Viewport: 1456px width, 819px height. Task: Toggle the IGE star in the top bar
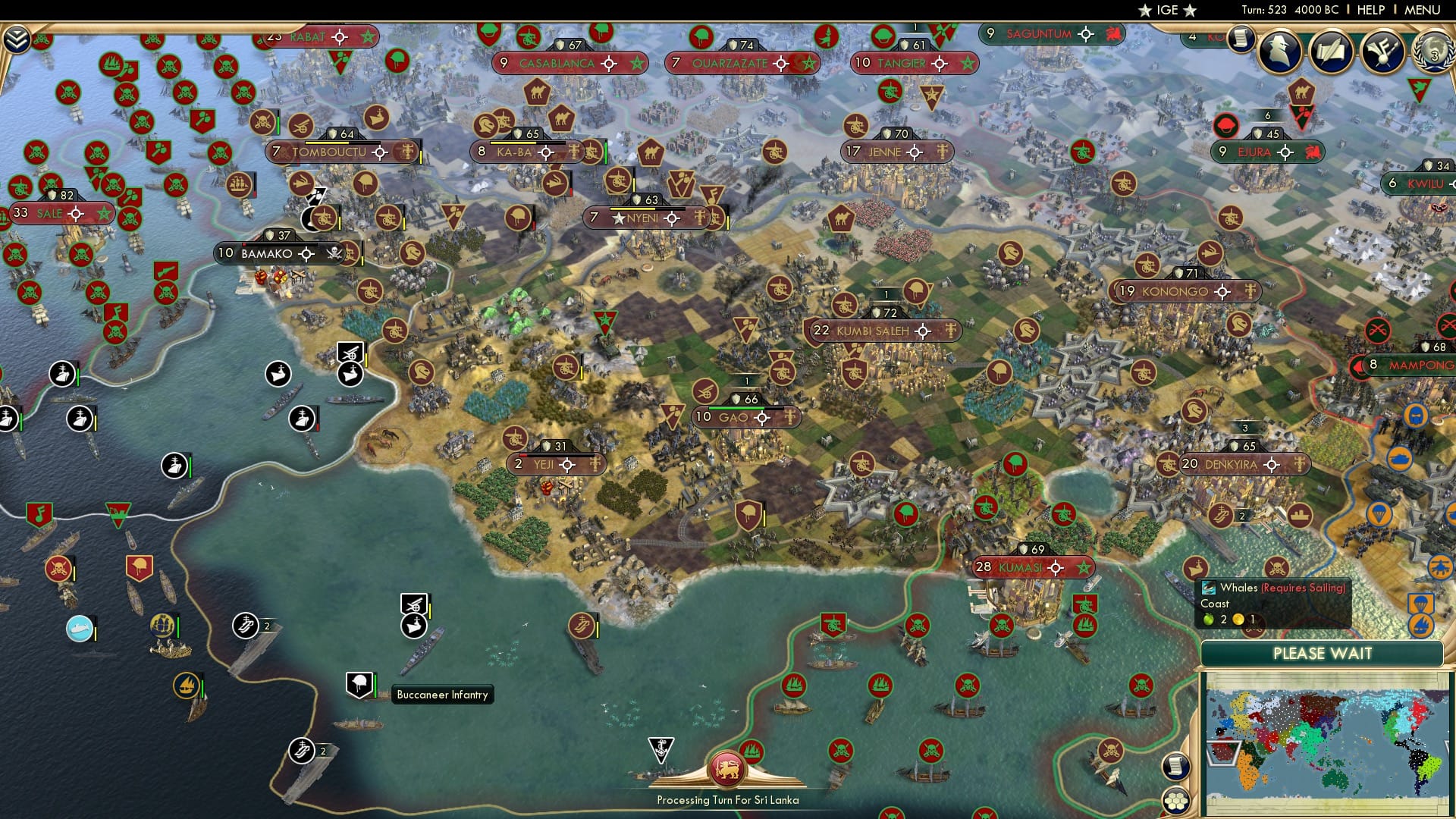click(1145, 11)
